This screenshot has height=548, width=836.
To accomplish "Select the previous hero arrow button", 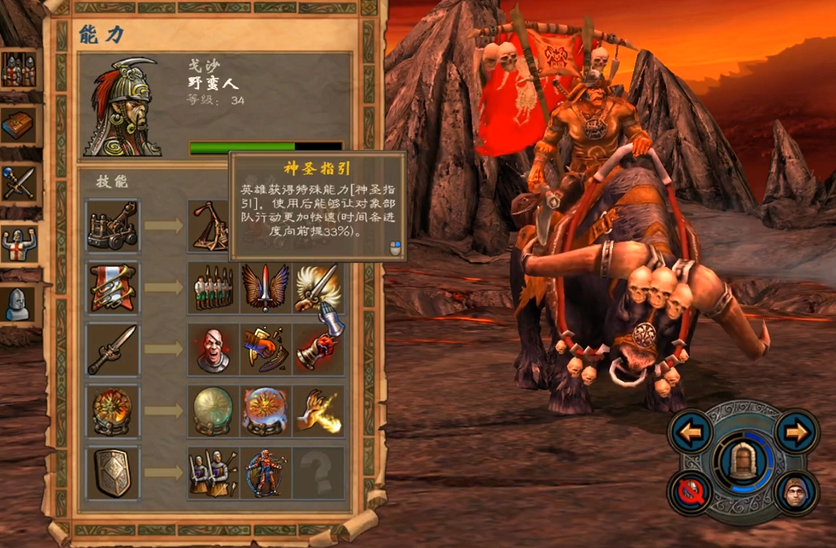I will coord(689,433).
